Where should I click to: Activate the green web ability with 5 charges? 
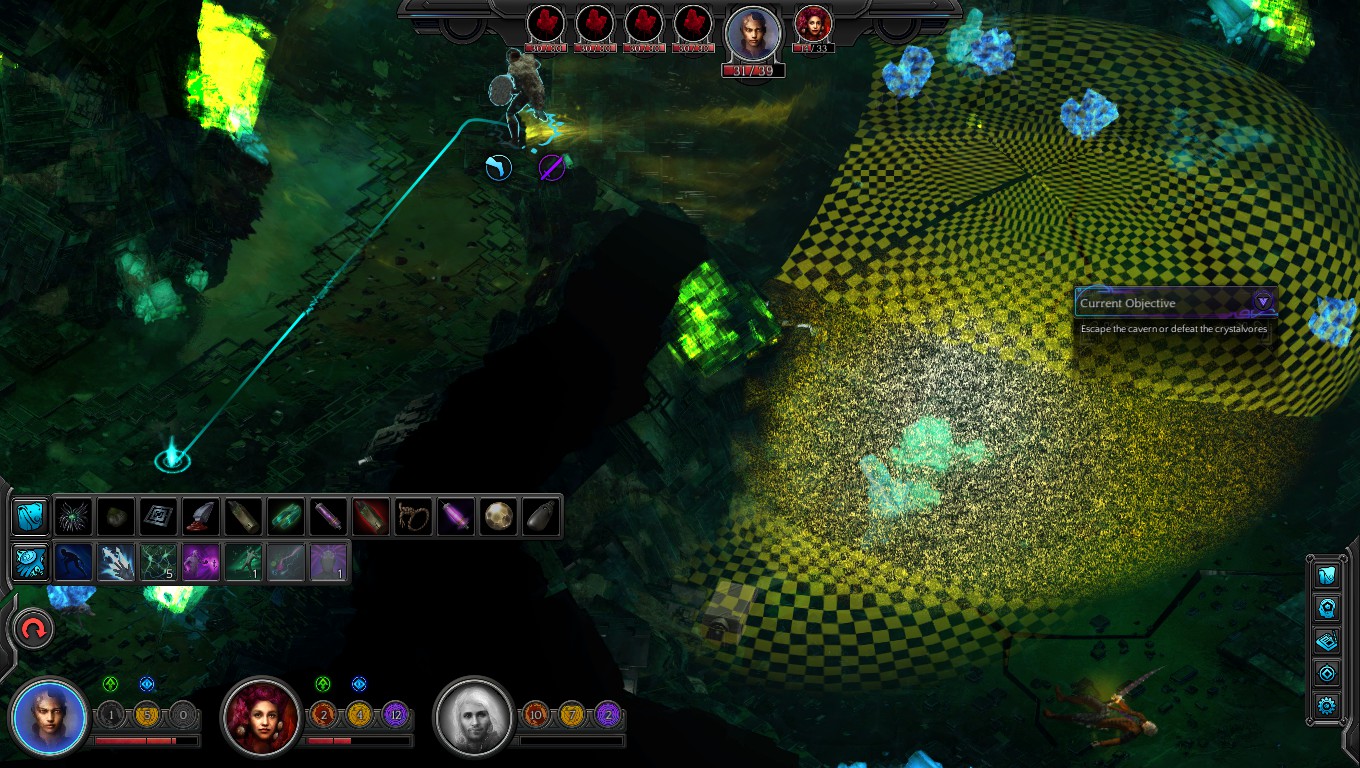(x=159, y=562)
